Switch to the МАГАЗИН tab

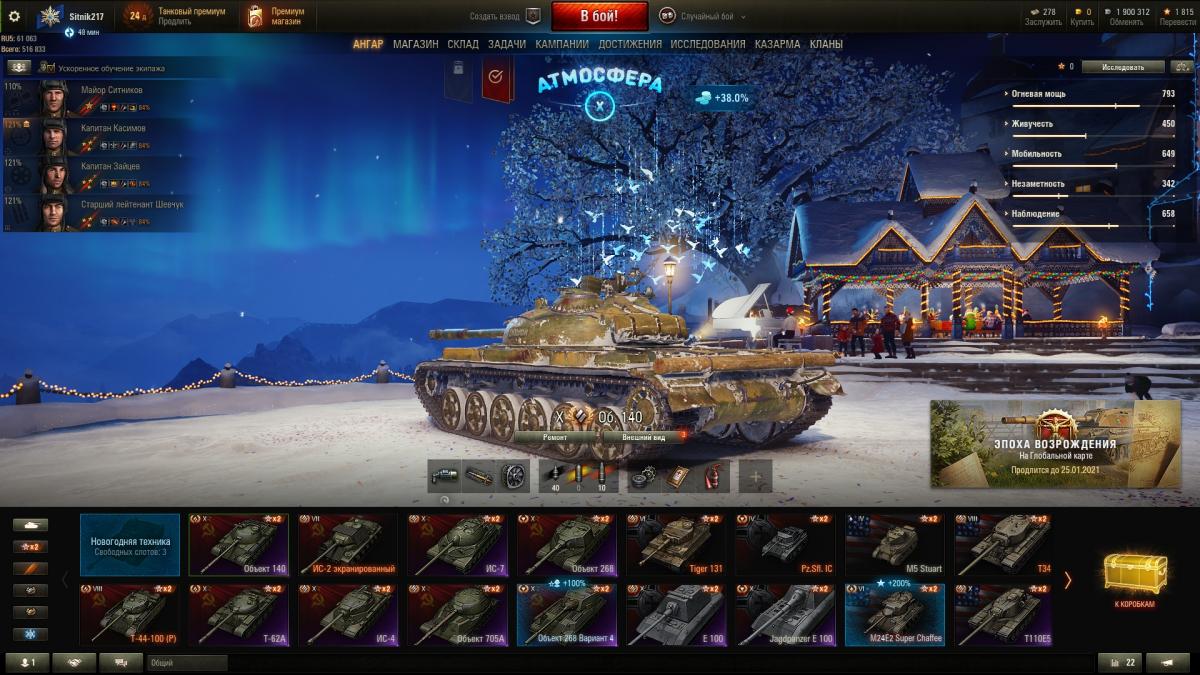[415, 44]
